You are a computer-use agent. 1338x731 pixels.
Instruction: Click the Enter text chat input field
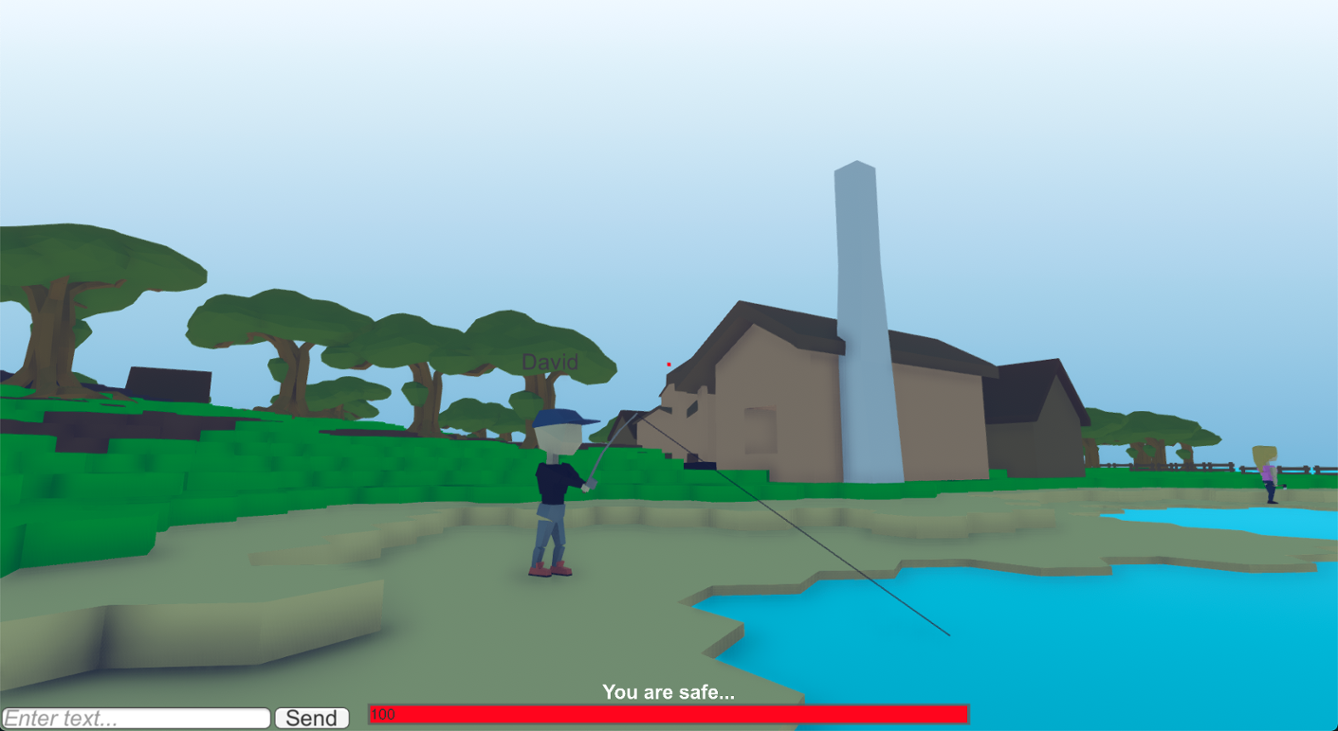point(135,717)
